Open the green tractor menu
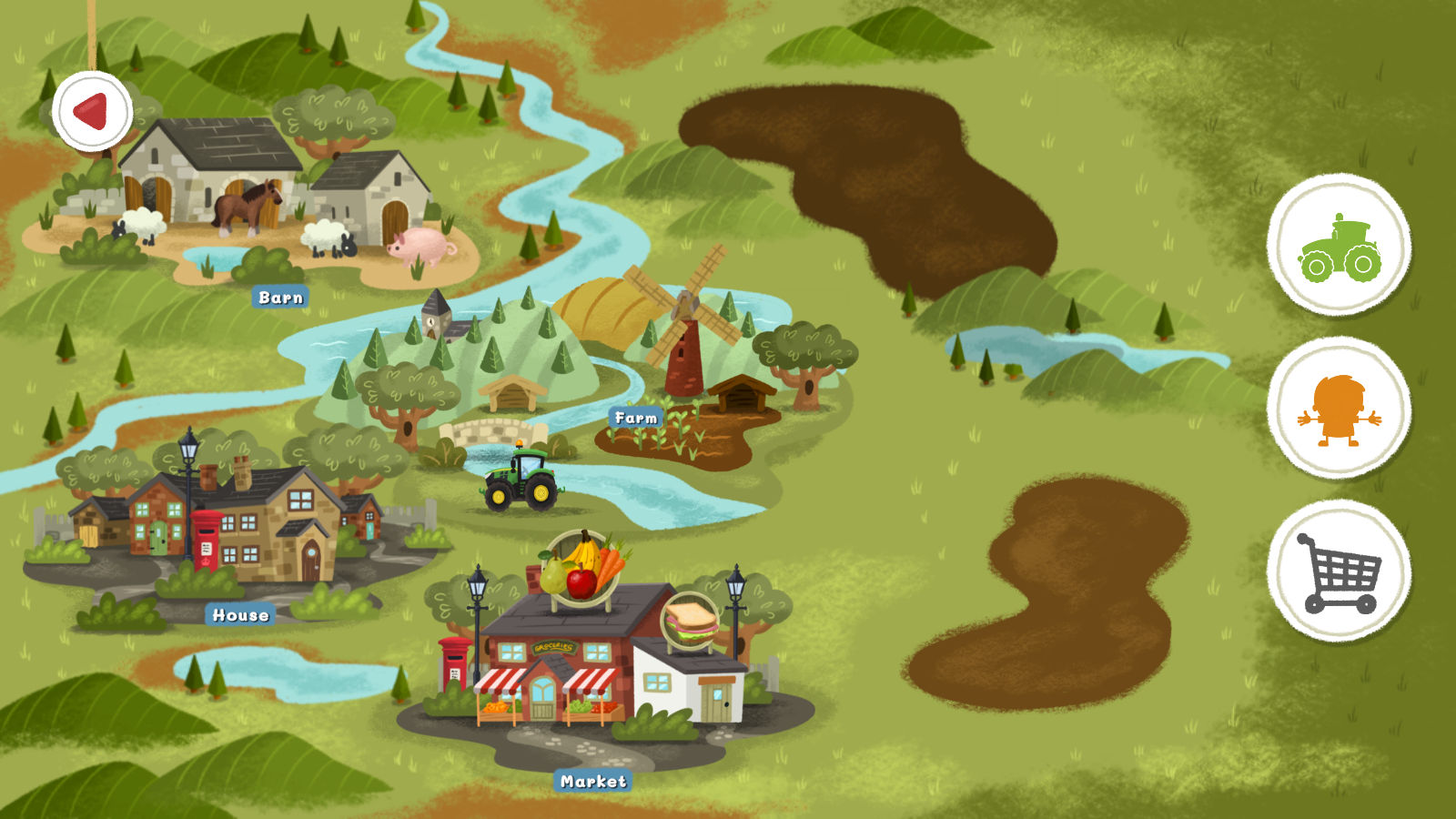This screenshot has height=819, width=1456. click(1339, 246)
